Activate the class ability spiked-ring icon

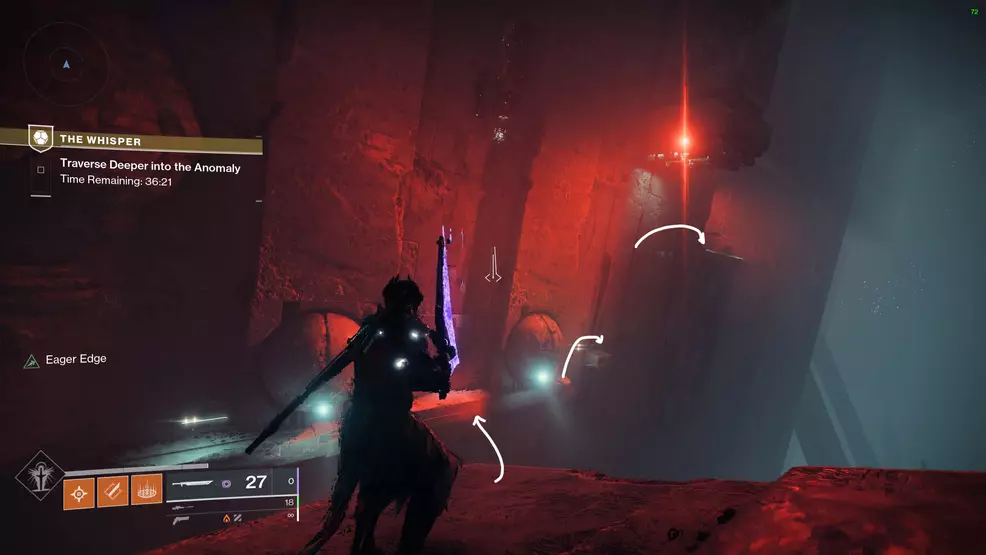(x=148, y=492)
